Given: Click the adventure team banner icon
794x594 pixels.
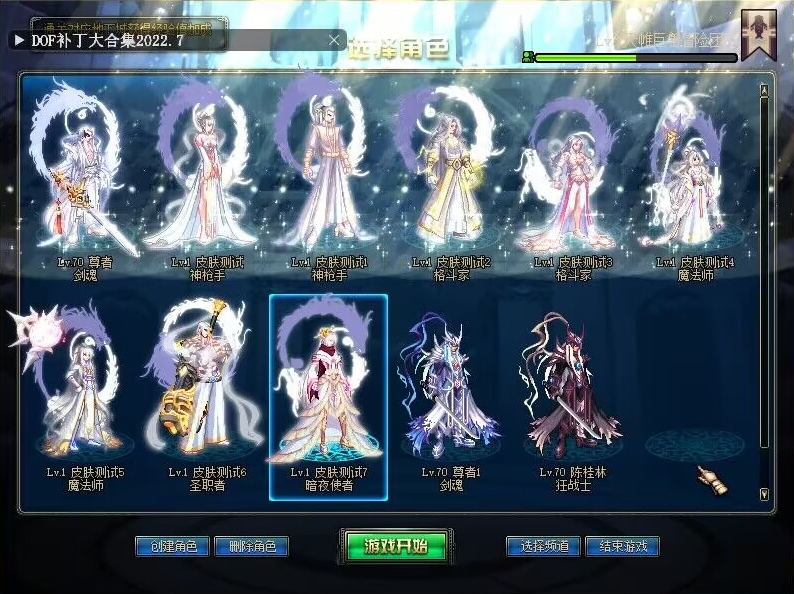Looking at the screenshot, I should coord(758,35).
